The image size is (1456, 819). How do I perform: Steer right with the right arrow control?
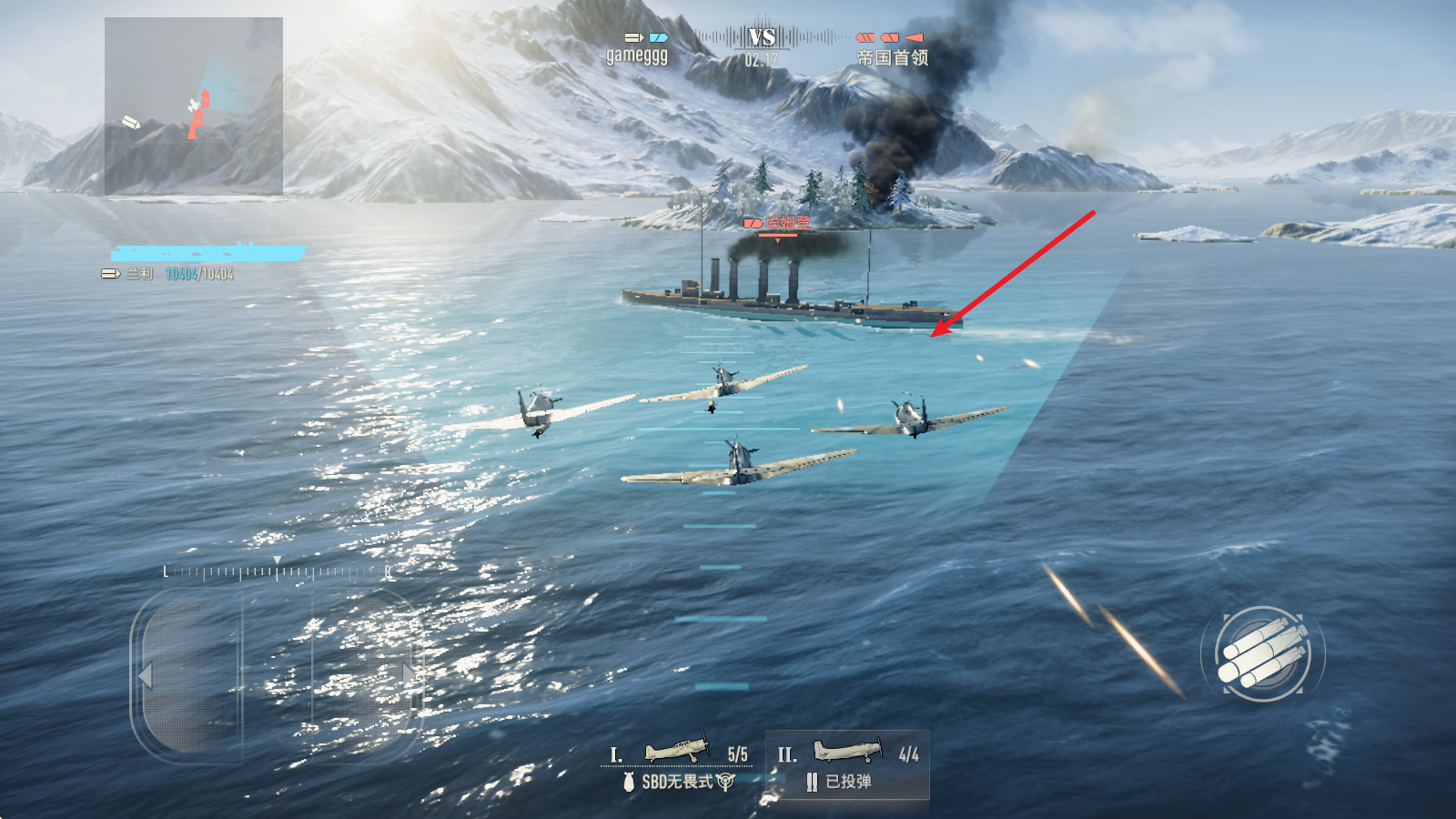(409, 673)
